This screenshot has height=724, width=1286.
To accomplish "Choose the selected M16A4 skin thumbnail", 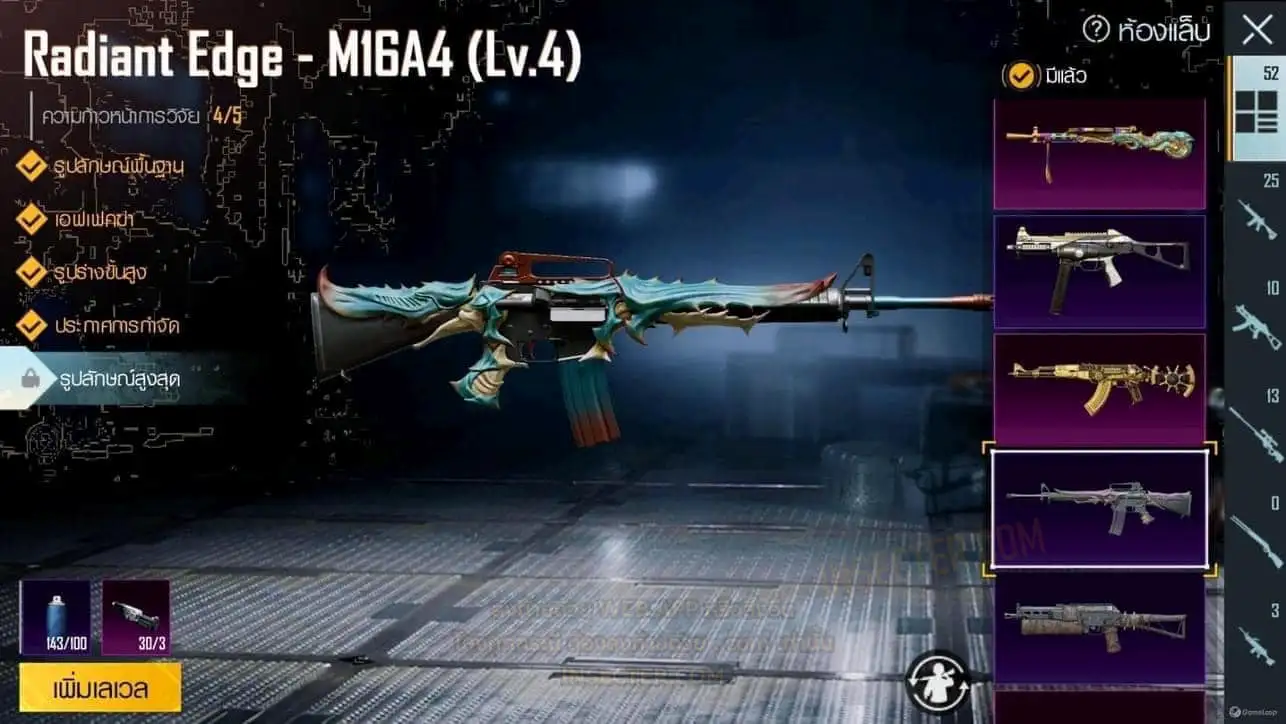I will [1099, 507].
